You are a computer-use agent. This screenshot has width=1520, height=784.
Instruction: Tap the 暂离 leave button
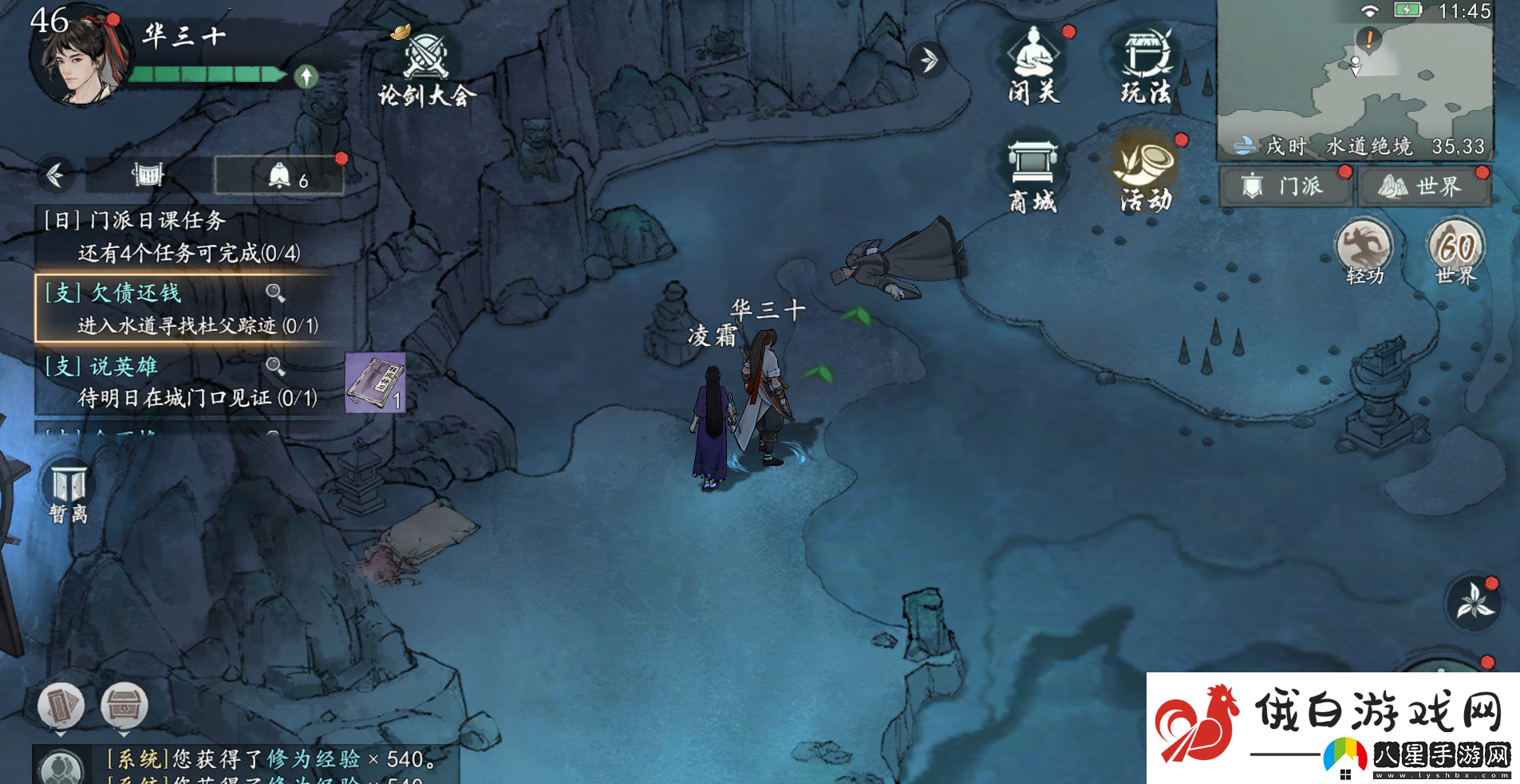(x=69, y=492)
